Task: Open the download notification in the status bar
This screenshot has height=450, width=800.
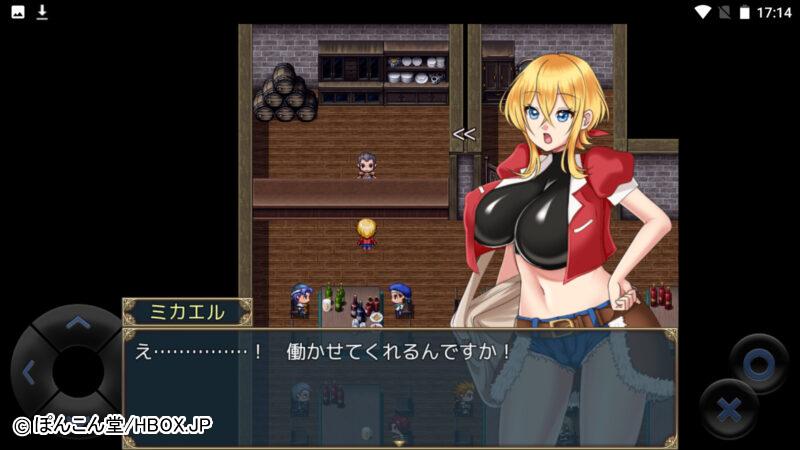Action: click(x=42, y=12)
